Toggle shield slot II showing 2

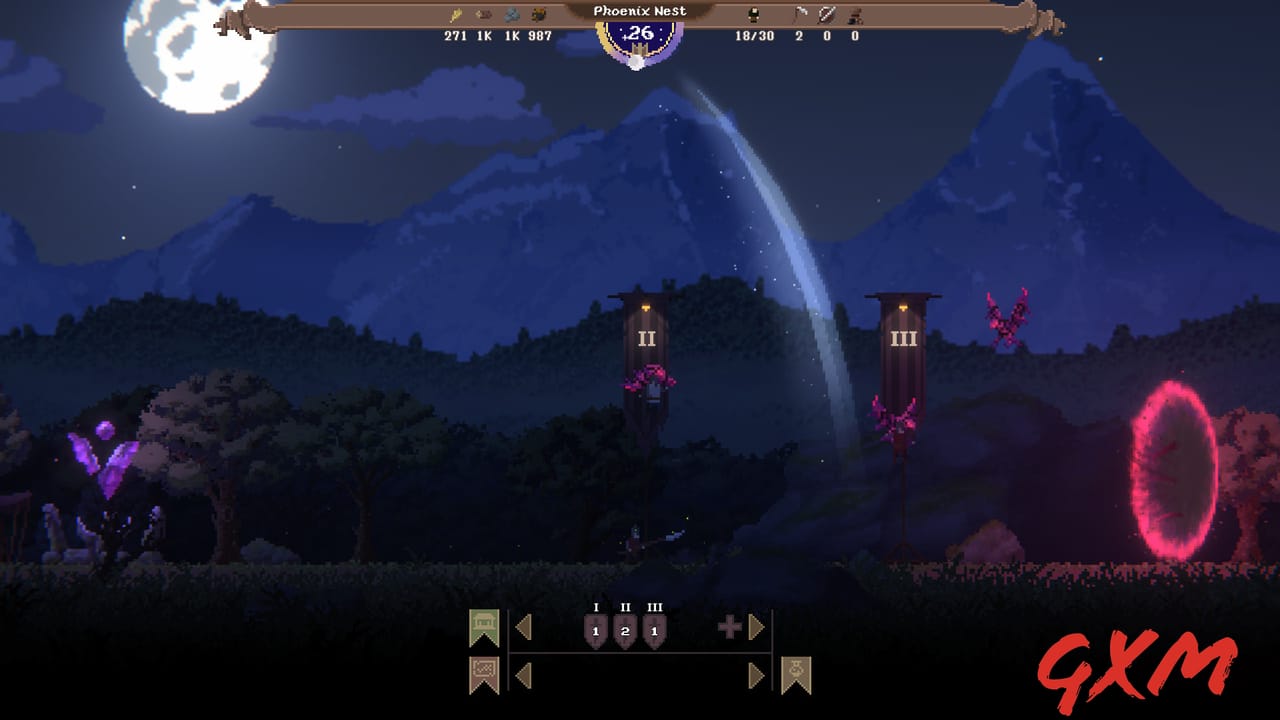click(x=625, y=630)
